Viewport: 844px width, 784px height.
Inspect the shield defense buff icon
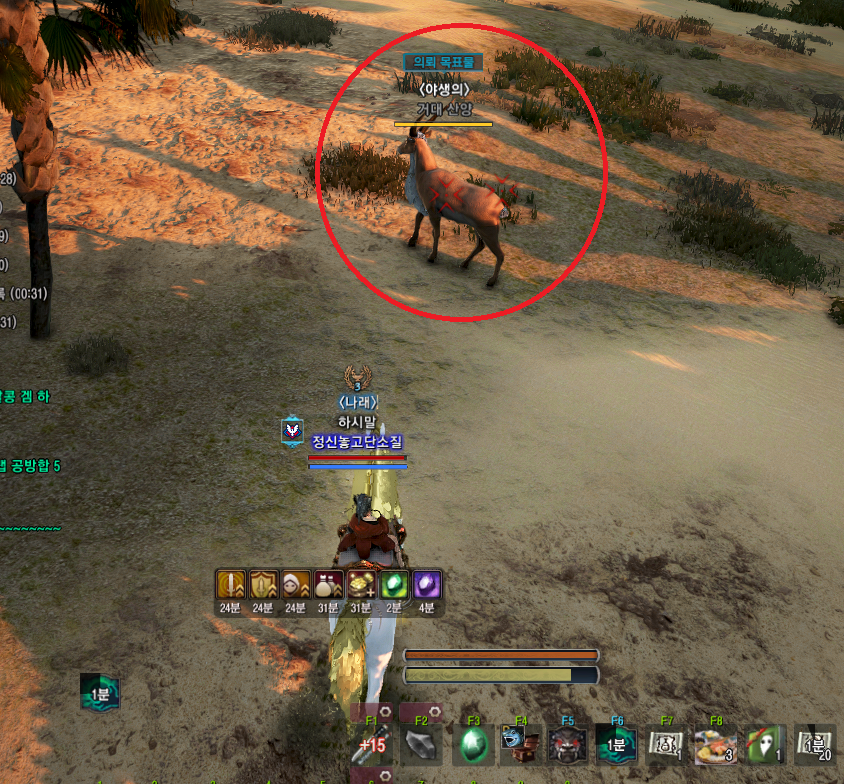tap(263, 585)
